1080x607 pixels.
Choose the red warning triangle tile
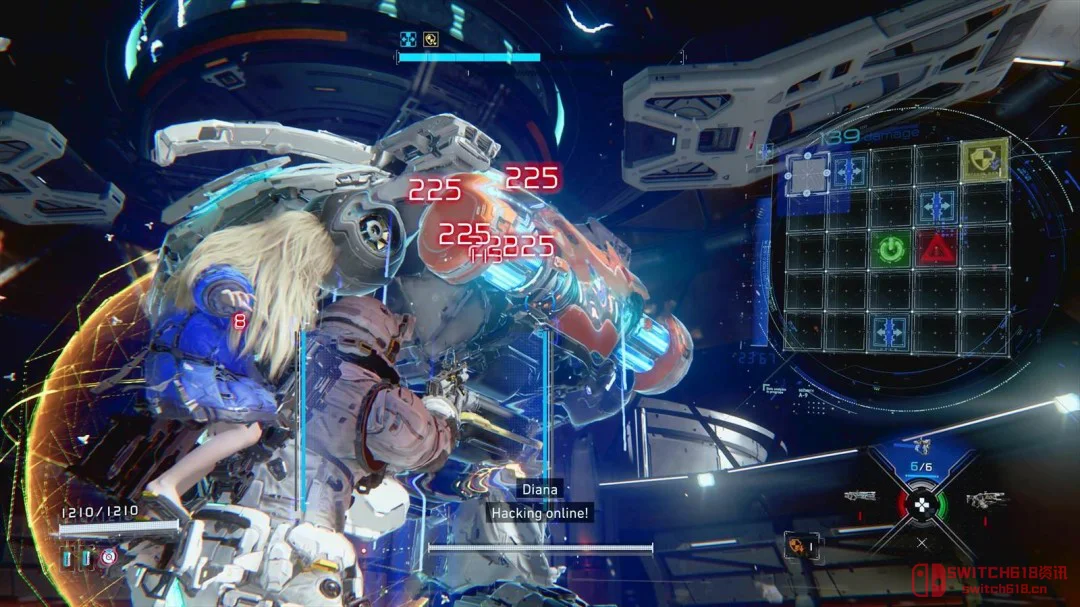(x=936, y=247)
